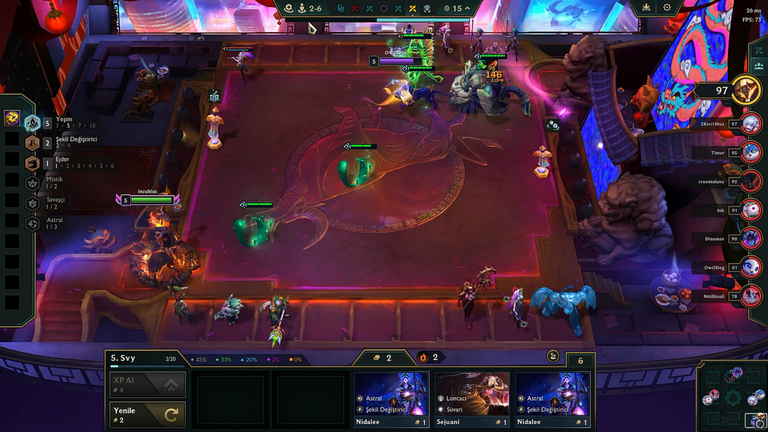The width and height of the screenshot is (768, 432).
Task: Open the settings gear icon
Action: pos(668,8)
